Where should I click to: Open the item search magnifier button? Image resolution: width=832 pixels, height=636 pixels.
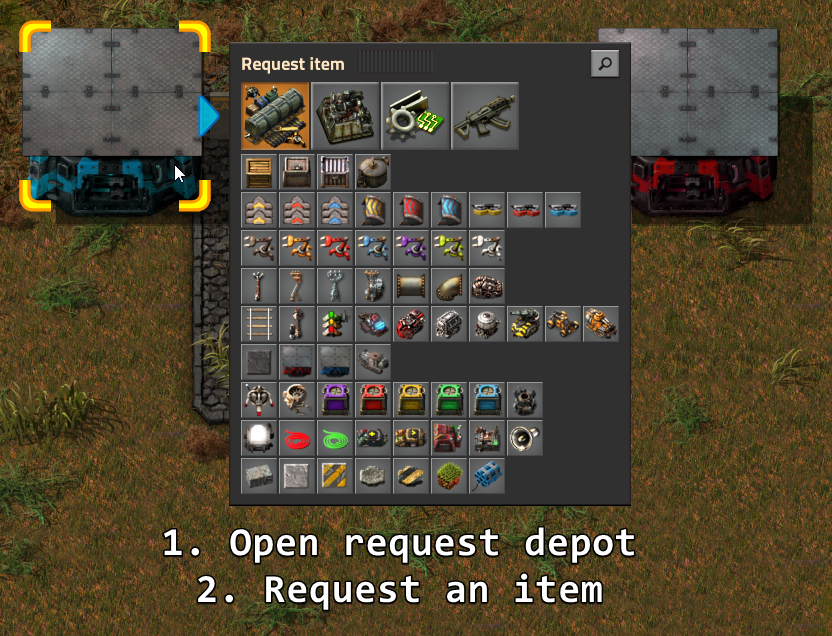(604, 64)
